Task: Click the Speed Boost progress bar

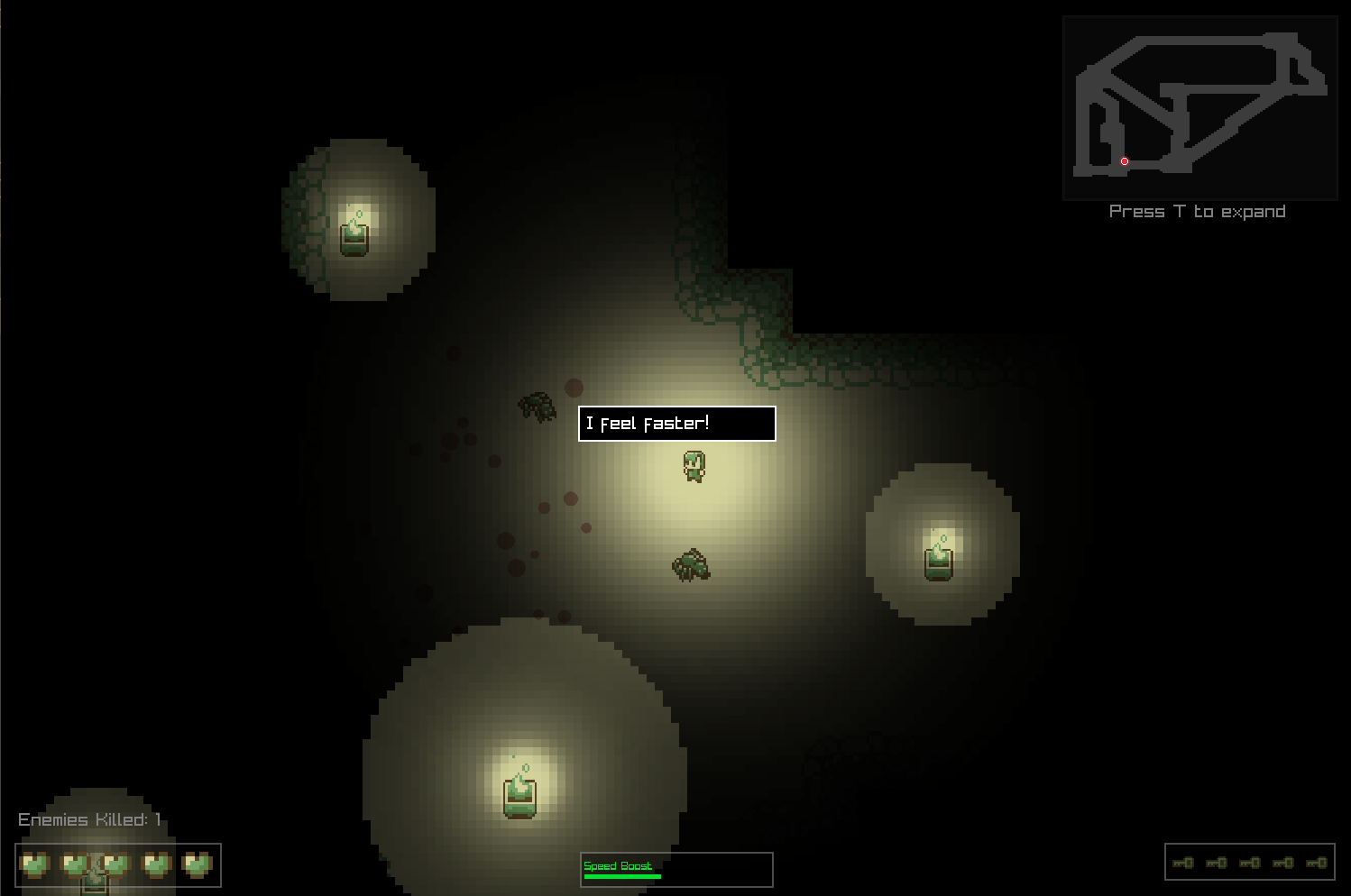Action: (622, 875)
